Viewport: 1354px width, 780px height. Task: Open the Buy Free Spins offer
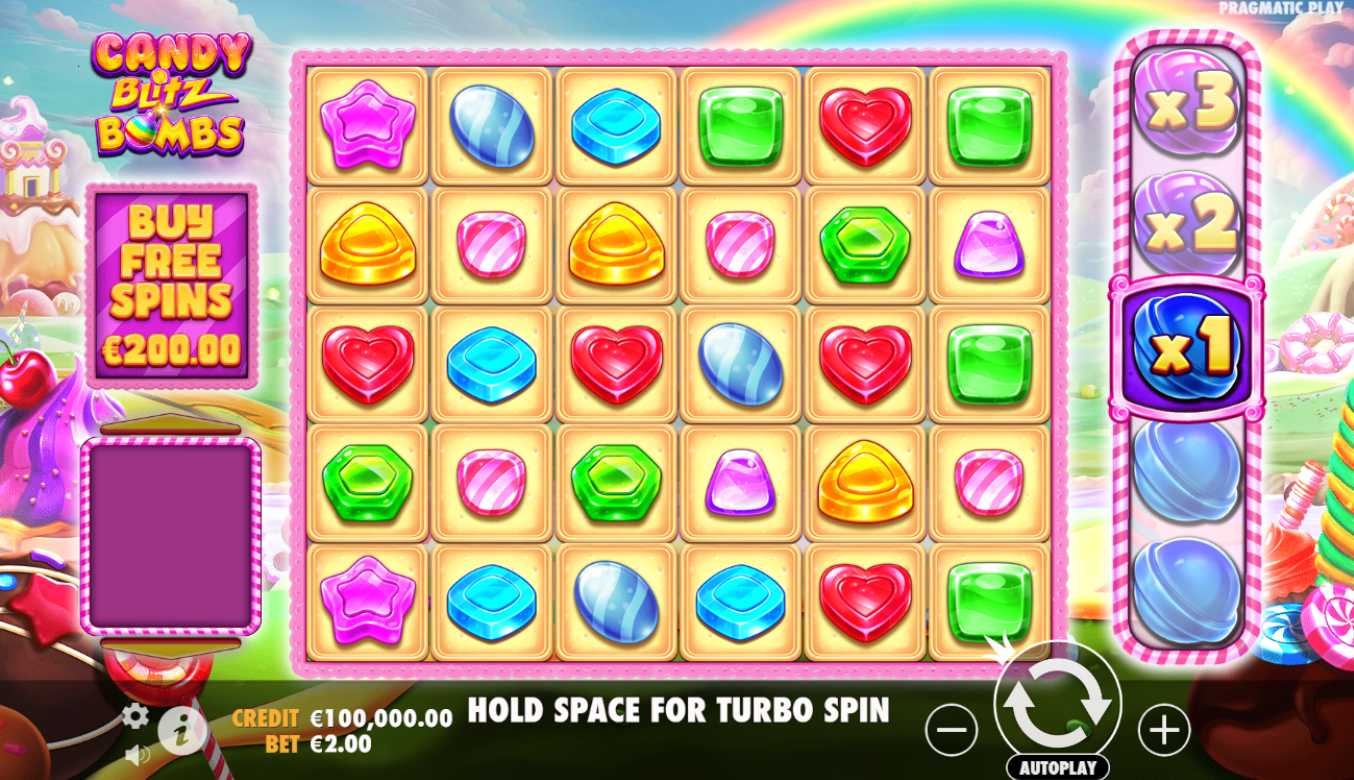point(171,285)
